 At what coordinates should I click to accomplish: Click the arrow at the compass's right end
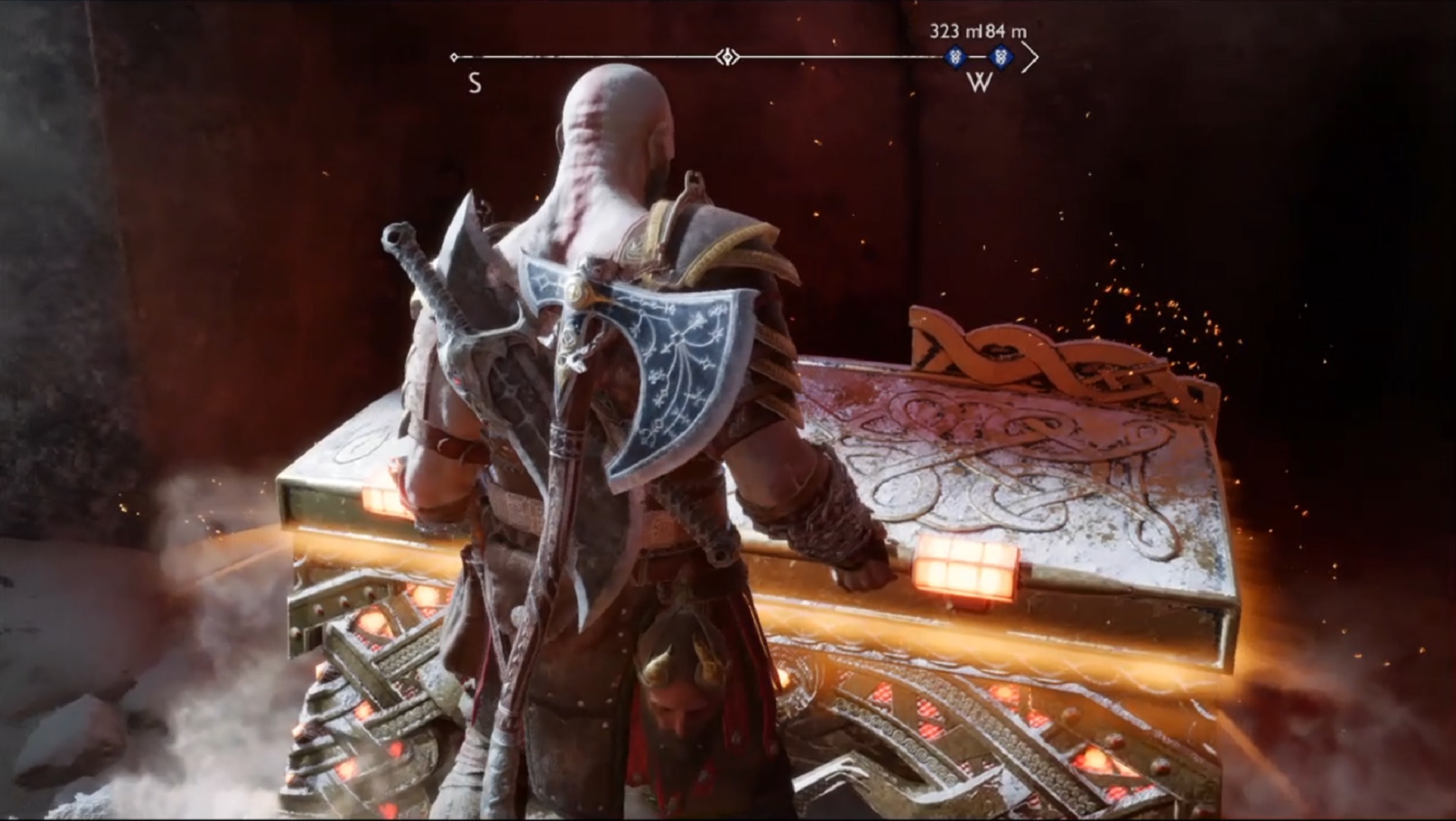1029,57
